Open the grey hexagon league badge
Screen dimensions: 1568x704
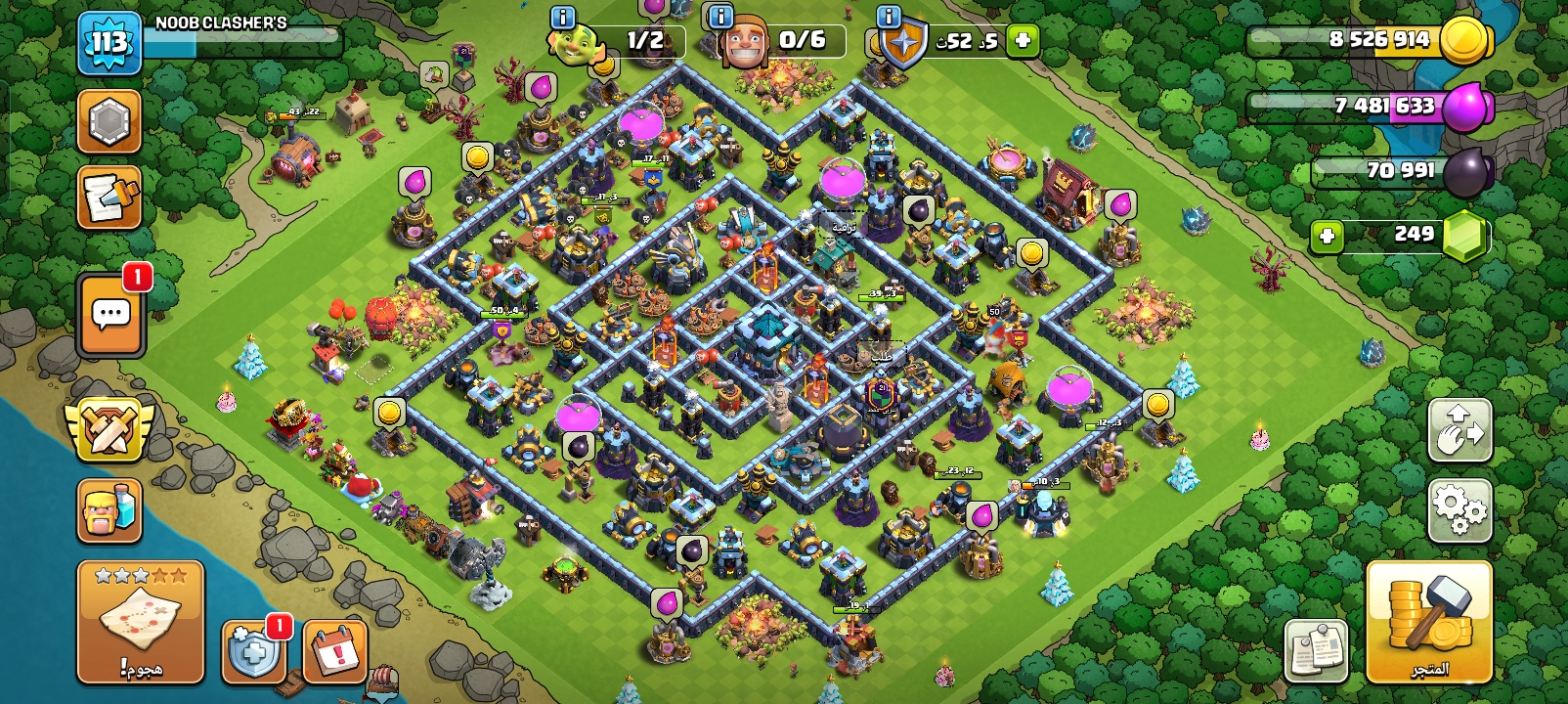pyautogui.click(x=109, y=121)
